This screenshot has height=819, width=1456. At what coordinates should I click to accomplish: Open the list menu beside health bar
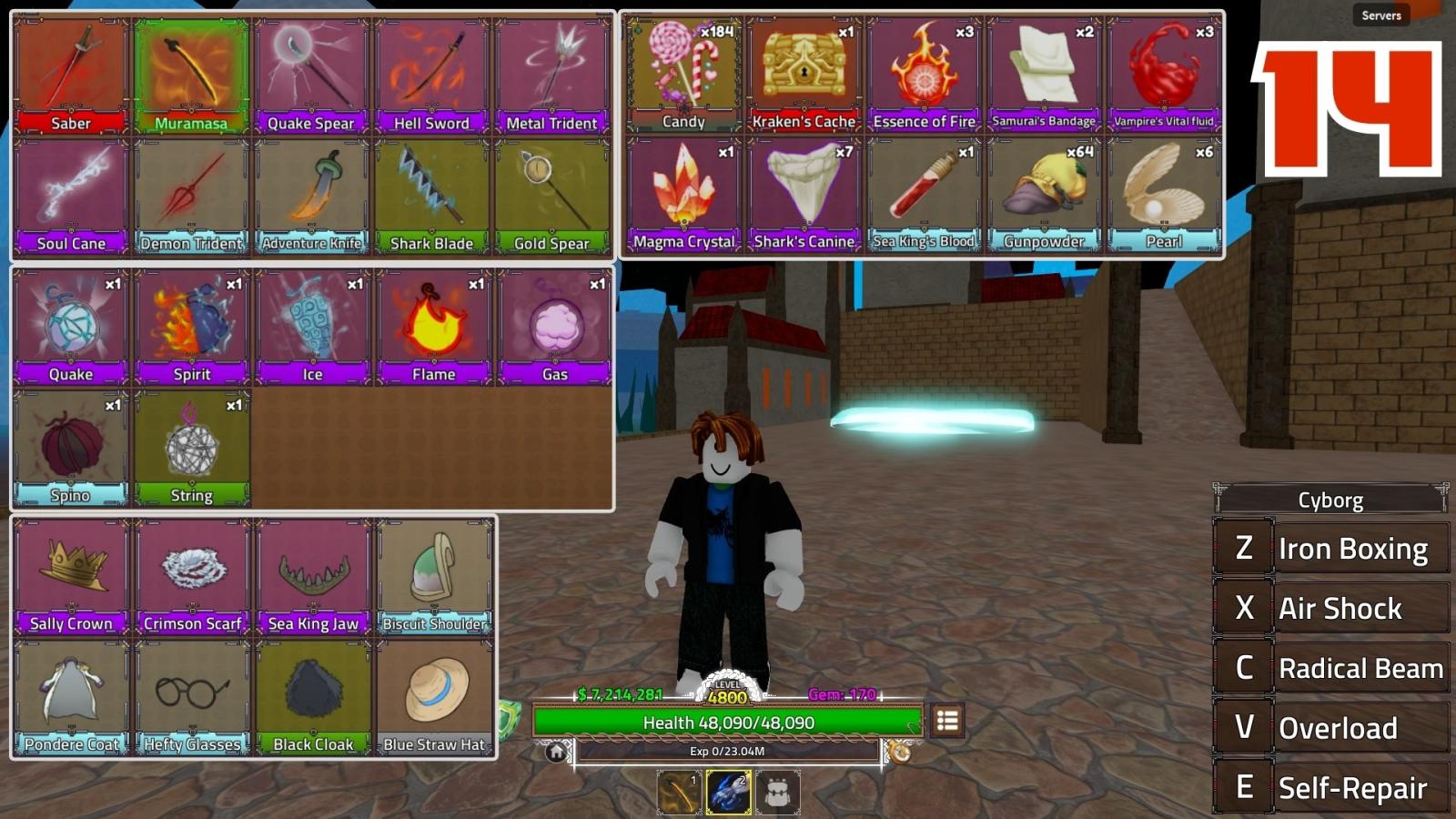(947, 722)
